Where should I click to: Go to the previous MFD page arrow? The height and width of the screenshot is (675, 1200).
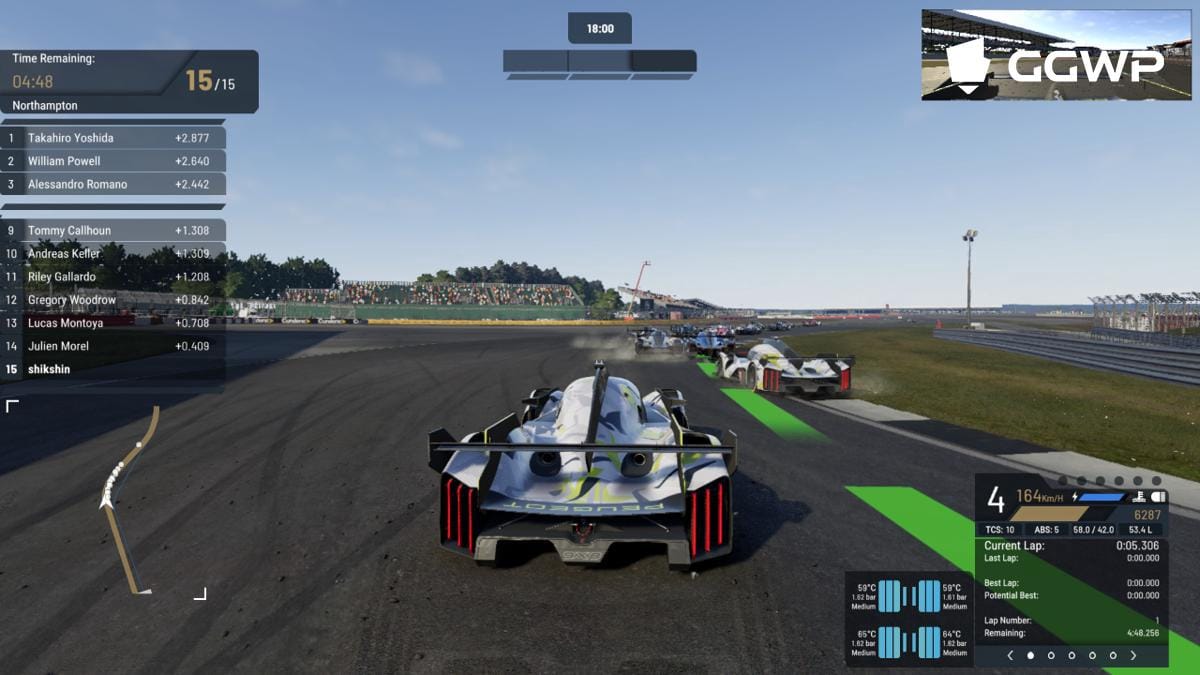click(1010, 656)
